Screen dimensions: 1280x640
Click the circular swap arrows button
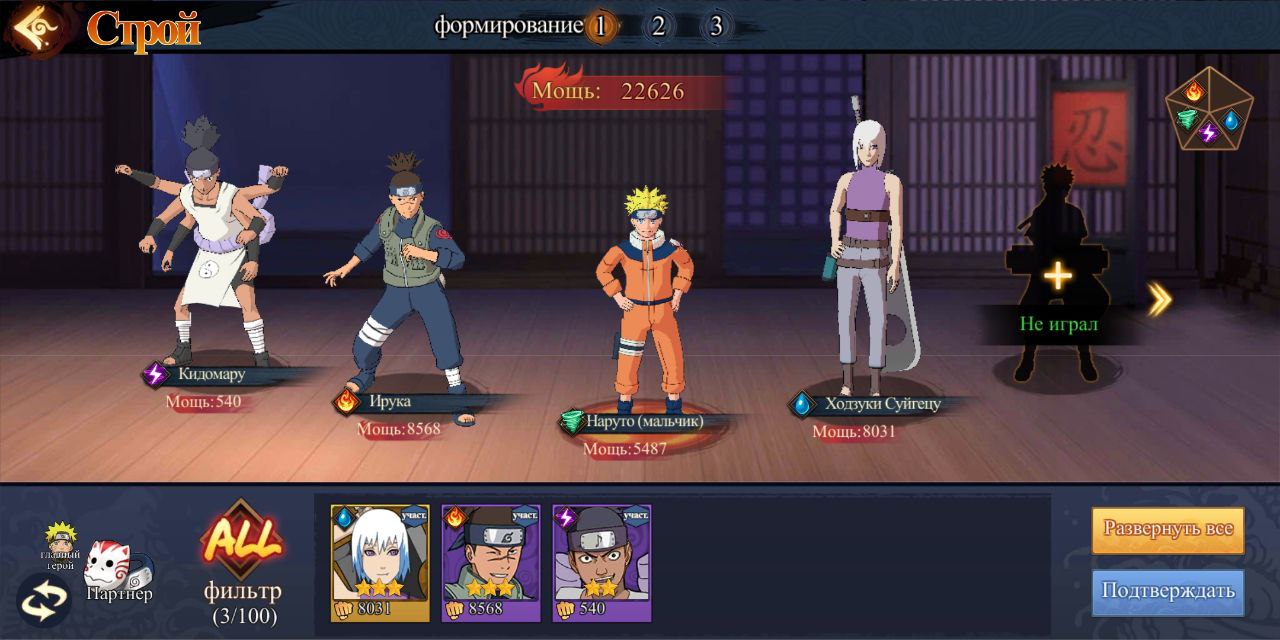(44, 599)
